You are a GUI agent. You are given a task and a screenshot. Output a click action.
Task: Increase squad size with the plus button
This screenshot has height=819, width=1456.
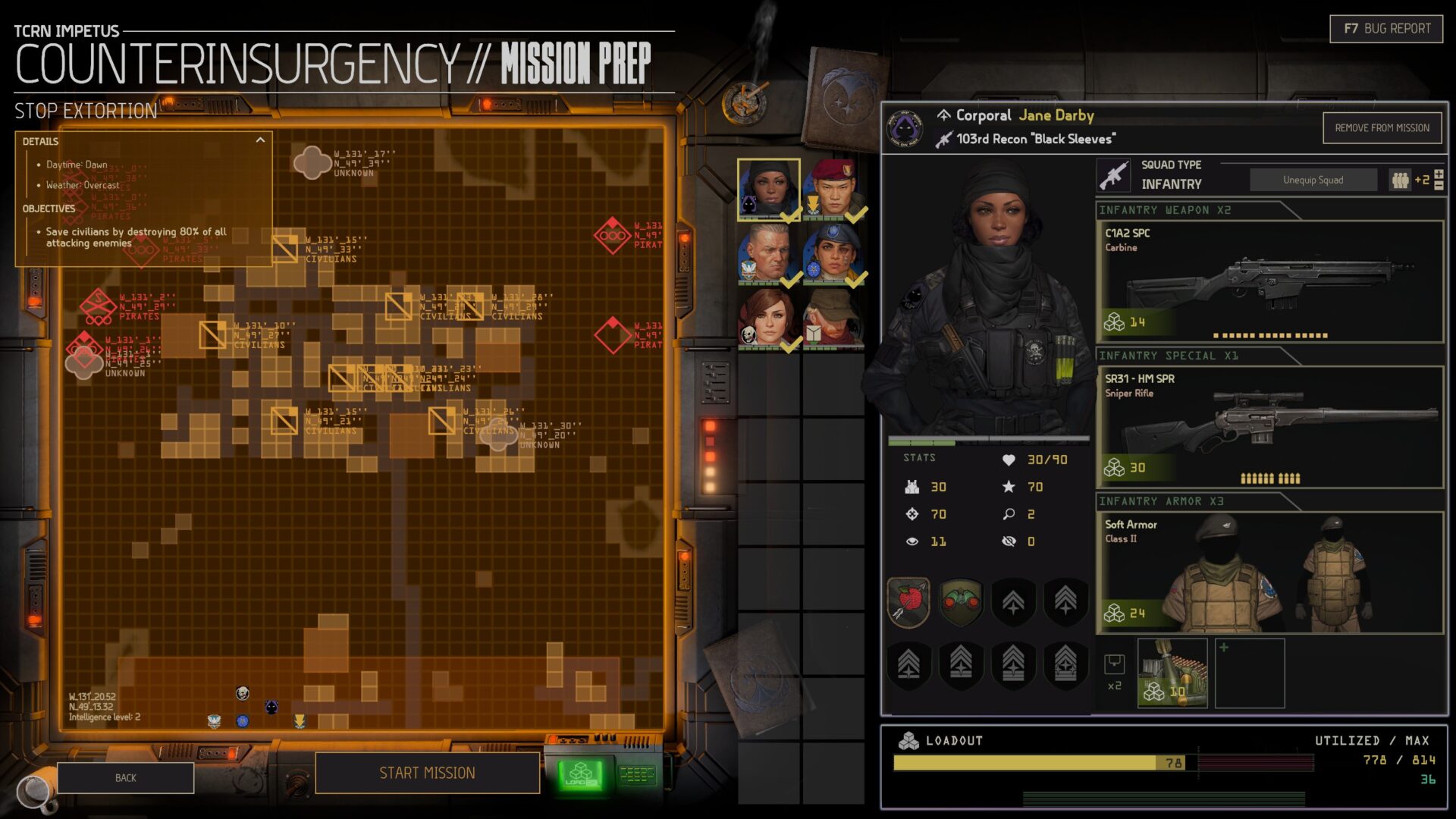coord(1439,175)
